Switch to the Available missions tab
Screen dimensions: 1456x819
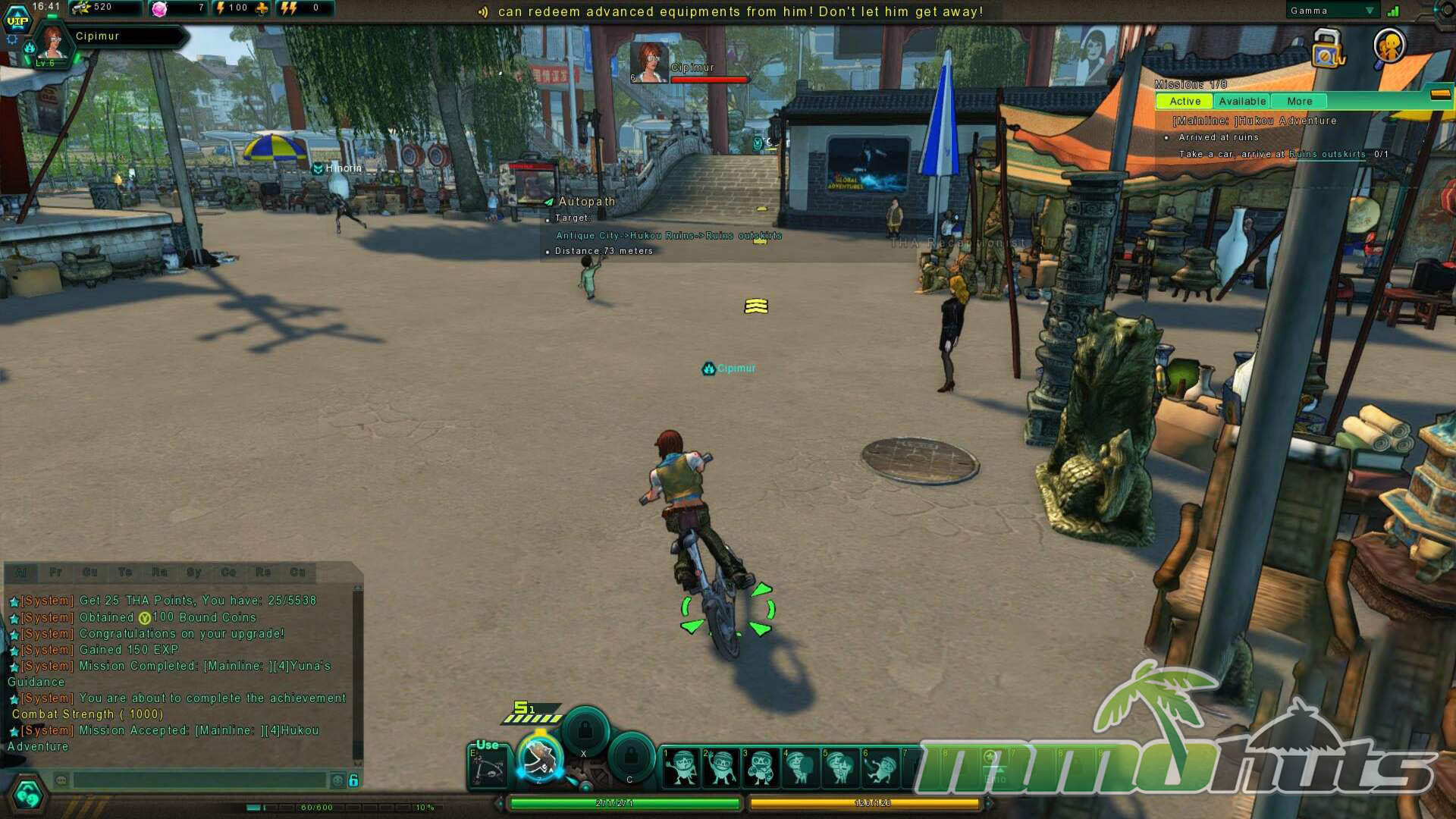tap(1241, 102)
